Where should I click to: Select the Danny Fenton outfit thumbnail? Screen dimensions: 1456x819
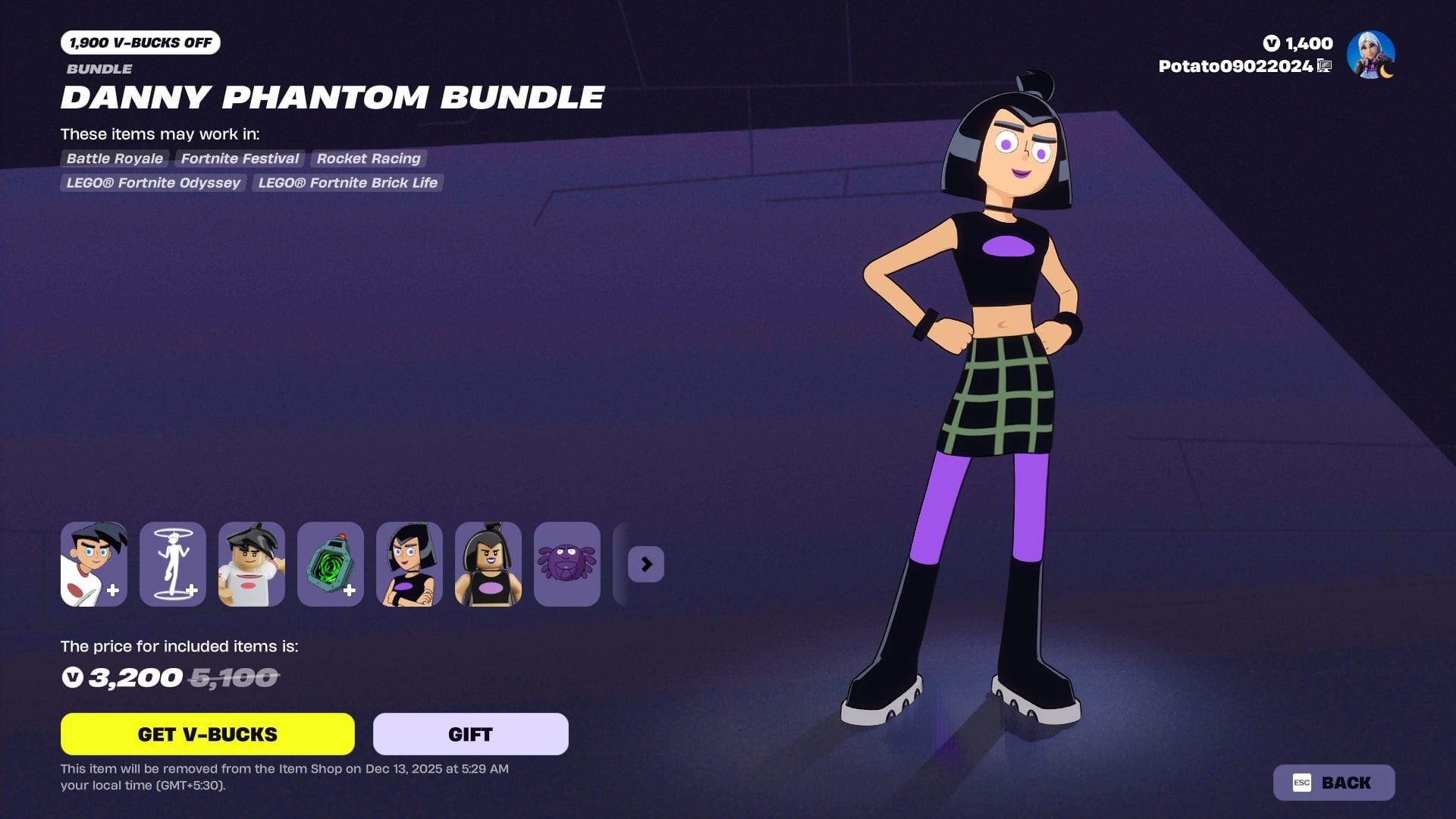coord(93,564)
